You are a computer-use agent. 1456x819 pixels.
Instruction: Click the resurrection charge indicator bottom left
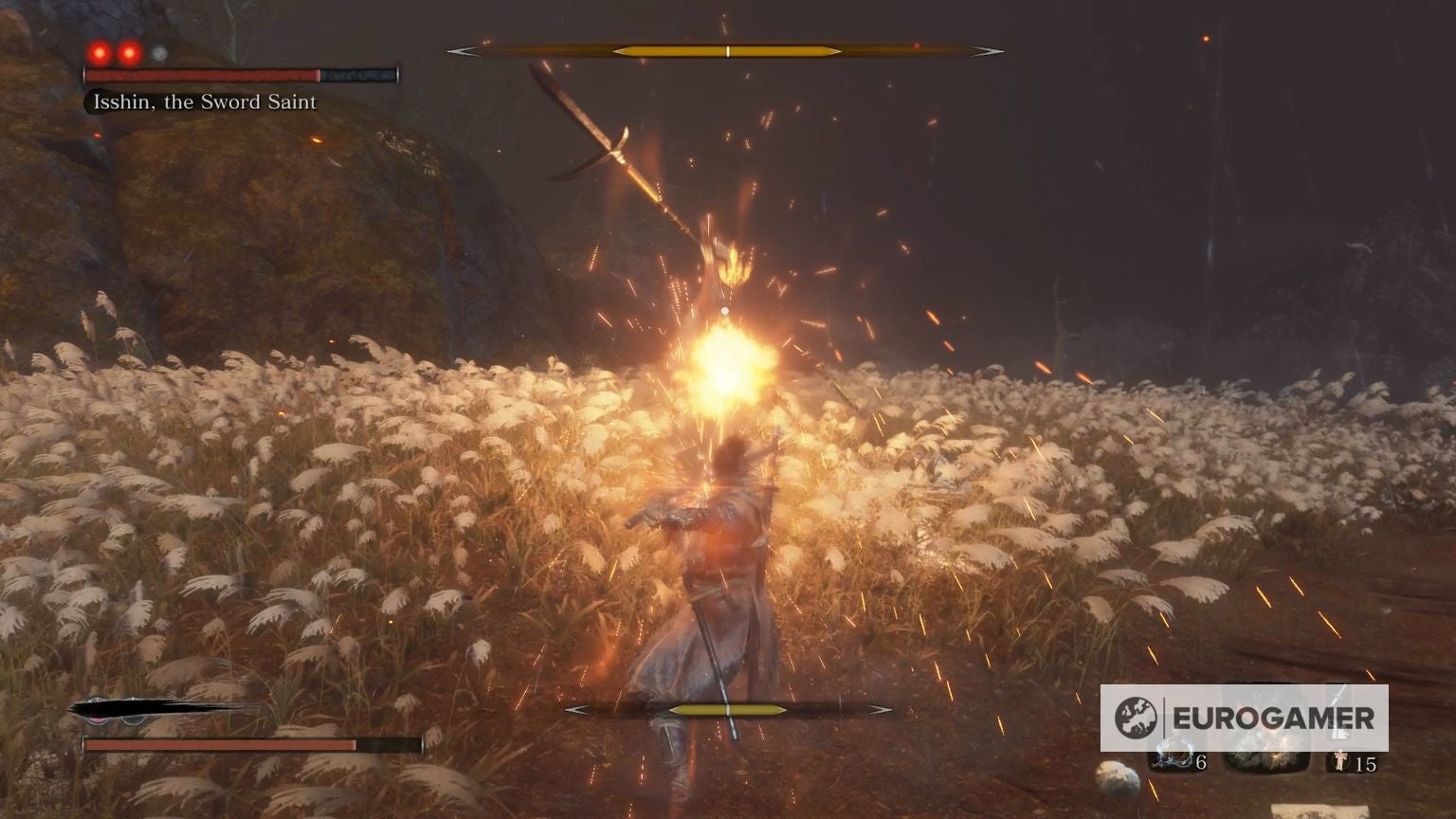point(116,713)
